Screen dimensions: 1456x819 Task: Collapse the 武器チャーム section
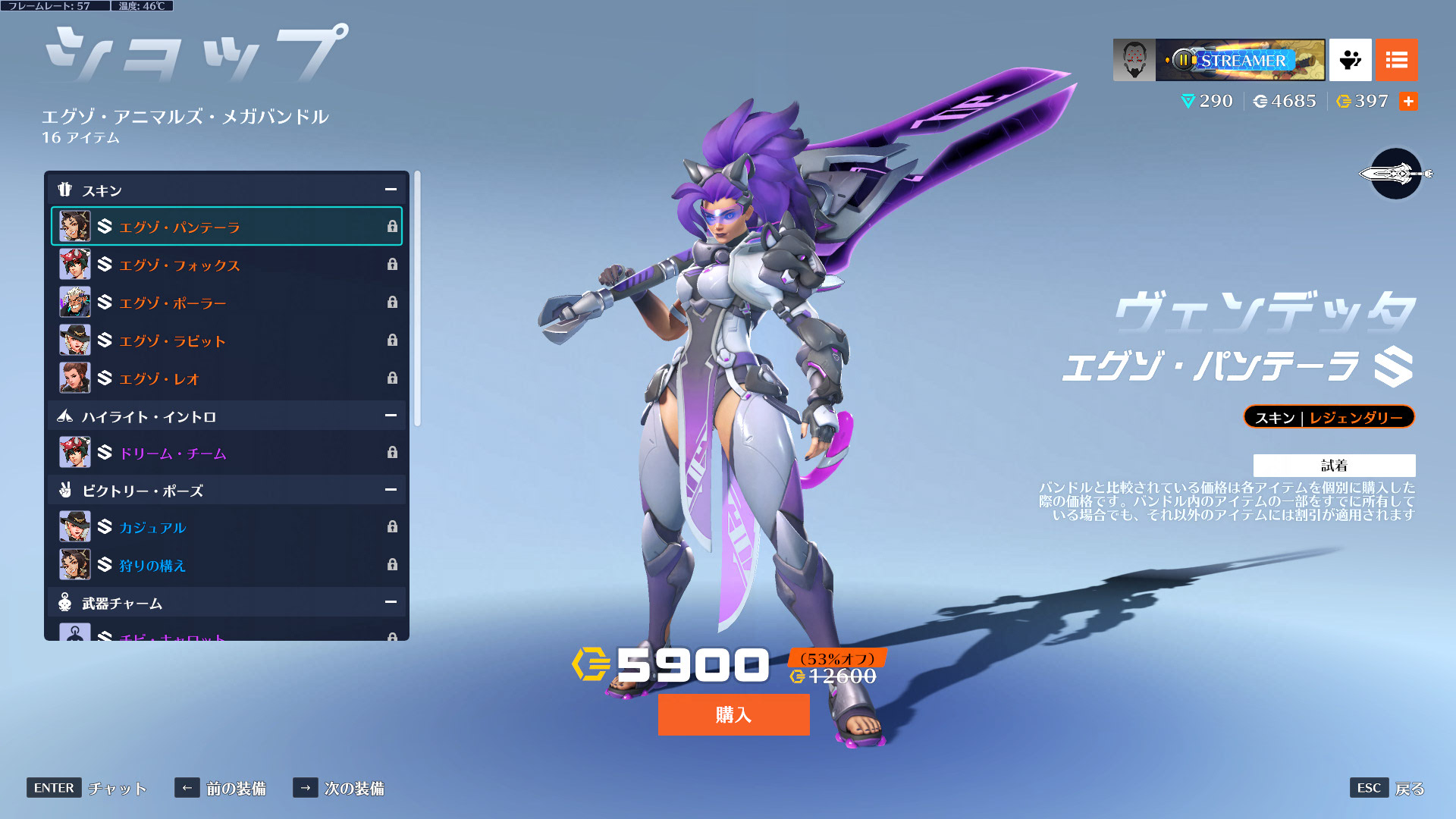391,602
